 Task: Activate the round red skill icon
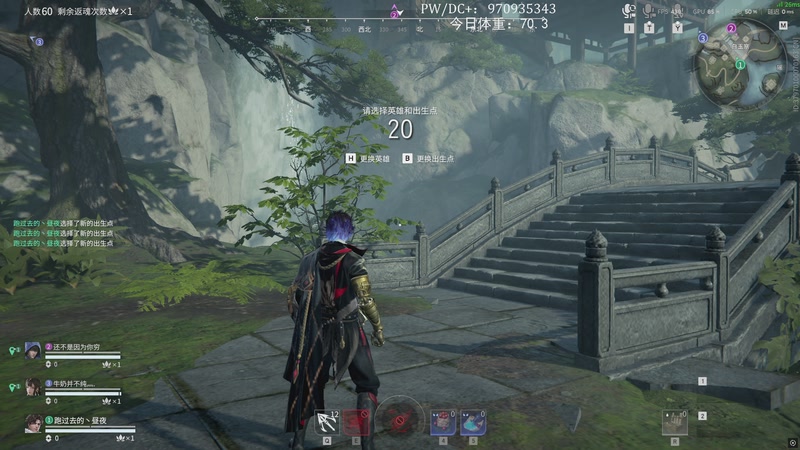point(400,418)
